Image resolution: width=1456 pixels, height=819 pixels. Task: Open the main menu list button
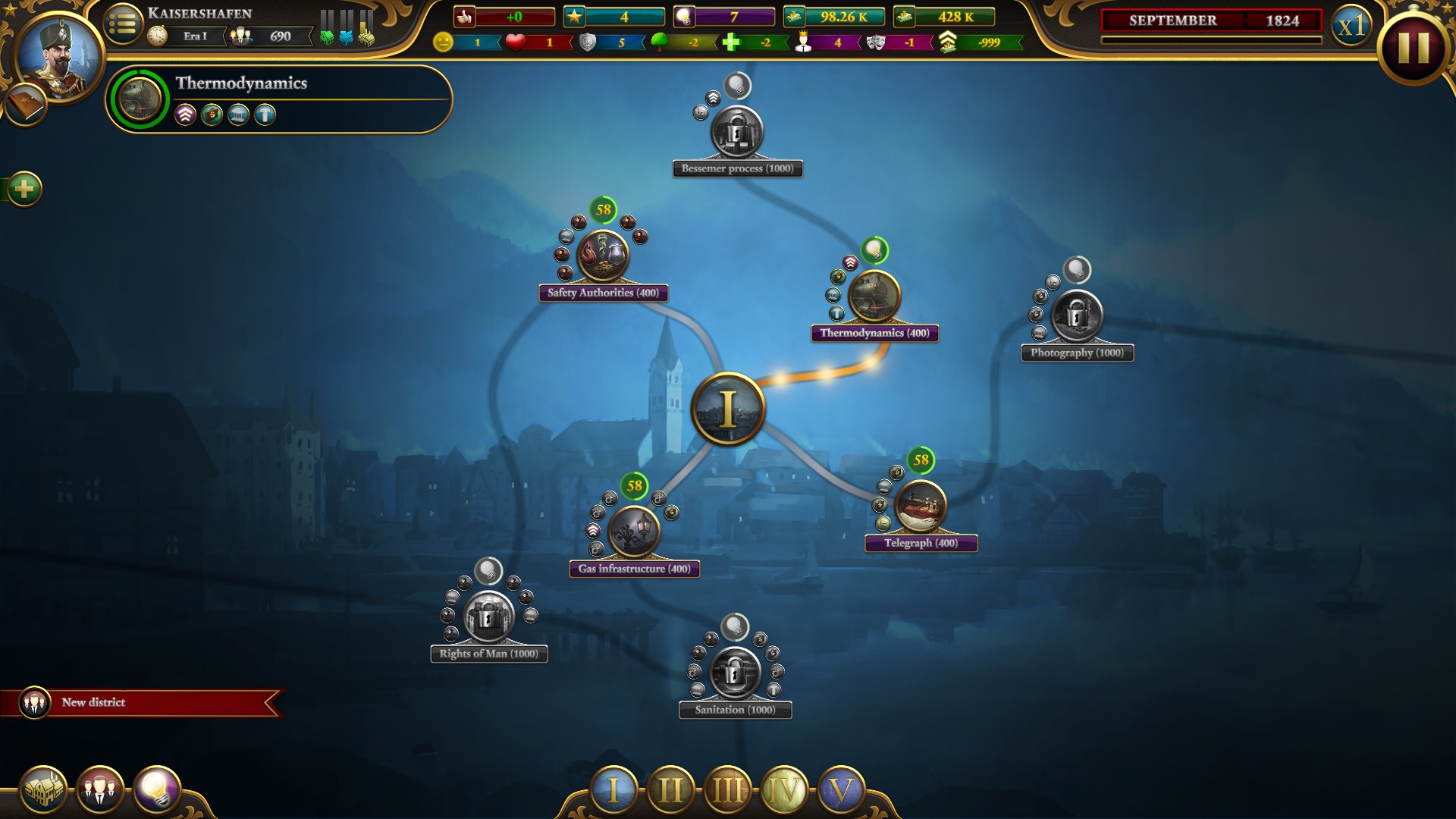coord(123,24)
